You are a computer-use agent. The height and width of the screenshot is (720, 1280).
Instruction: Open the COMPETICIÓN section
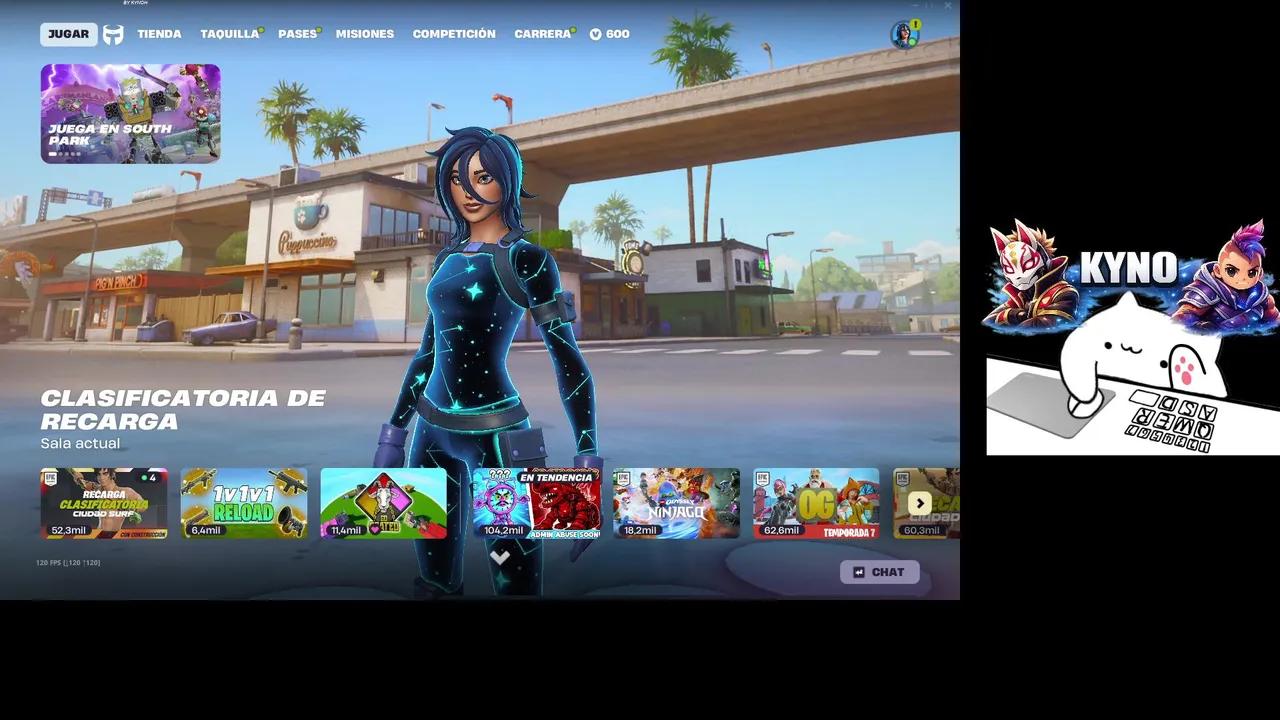[453, 33]
